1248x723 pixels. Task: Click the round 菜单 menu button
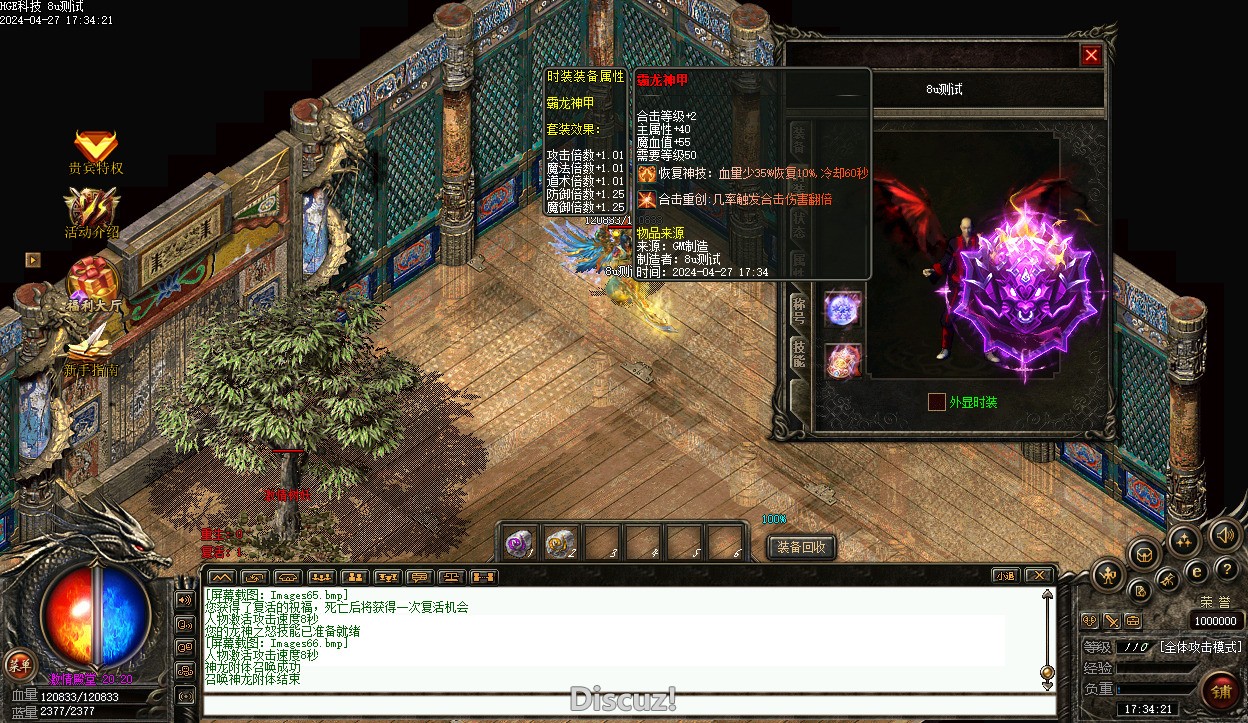pyautogui.click(x=18, y=664)
